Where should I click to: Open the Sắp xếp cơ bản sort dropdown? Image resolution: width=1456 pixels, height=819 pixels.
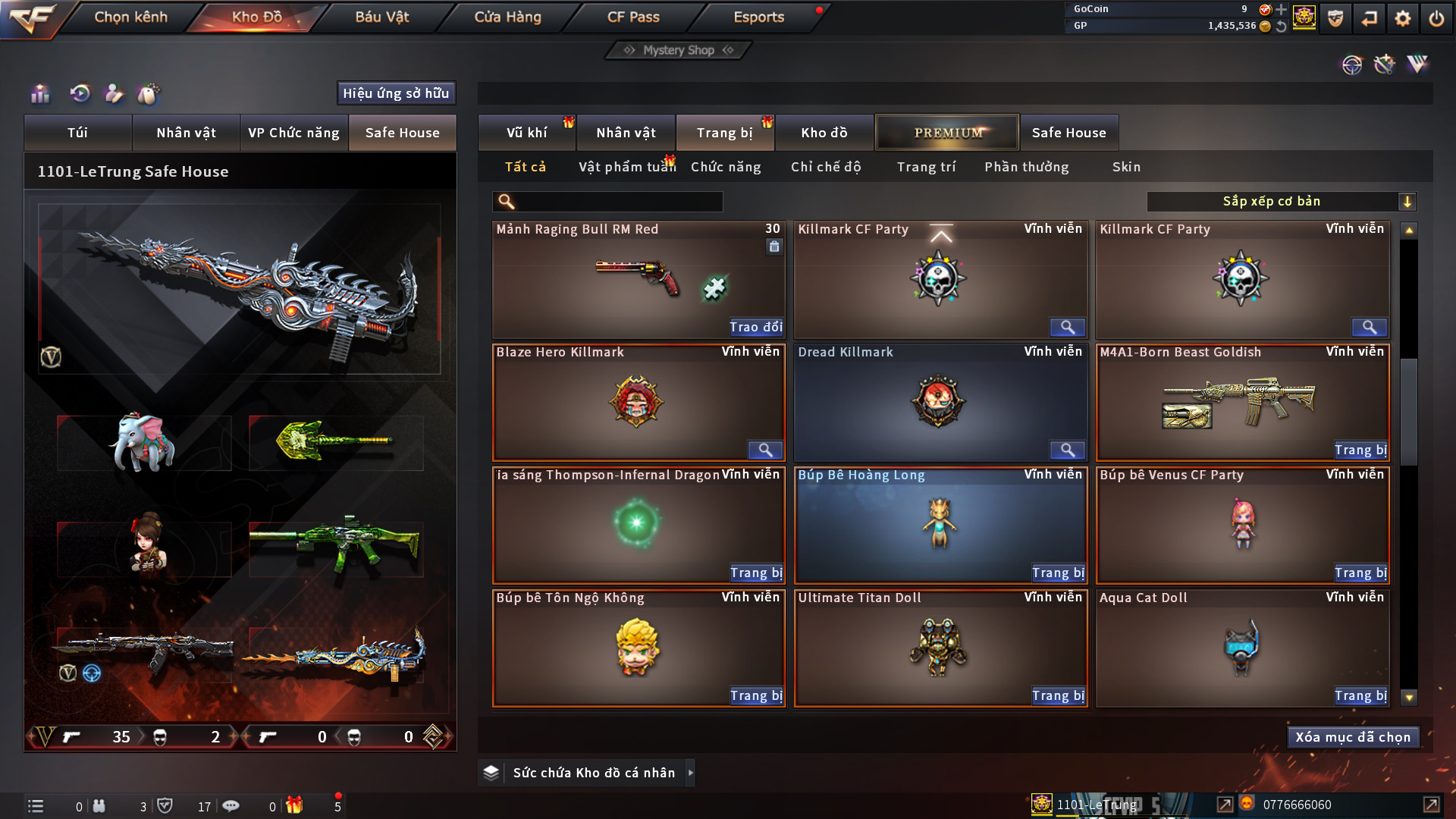[1281, 202]
